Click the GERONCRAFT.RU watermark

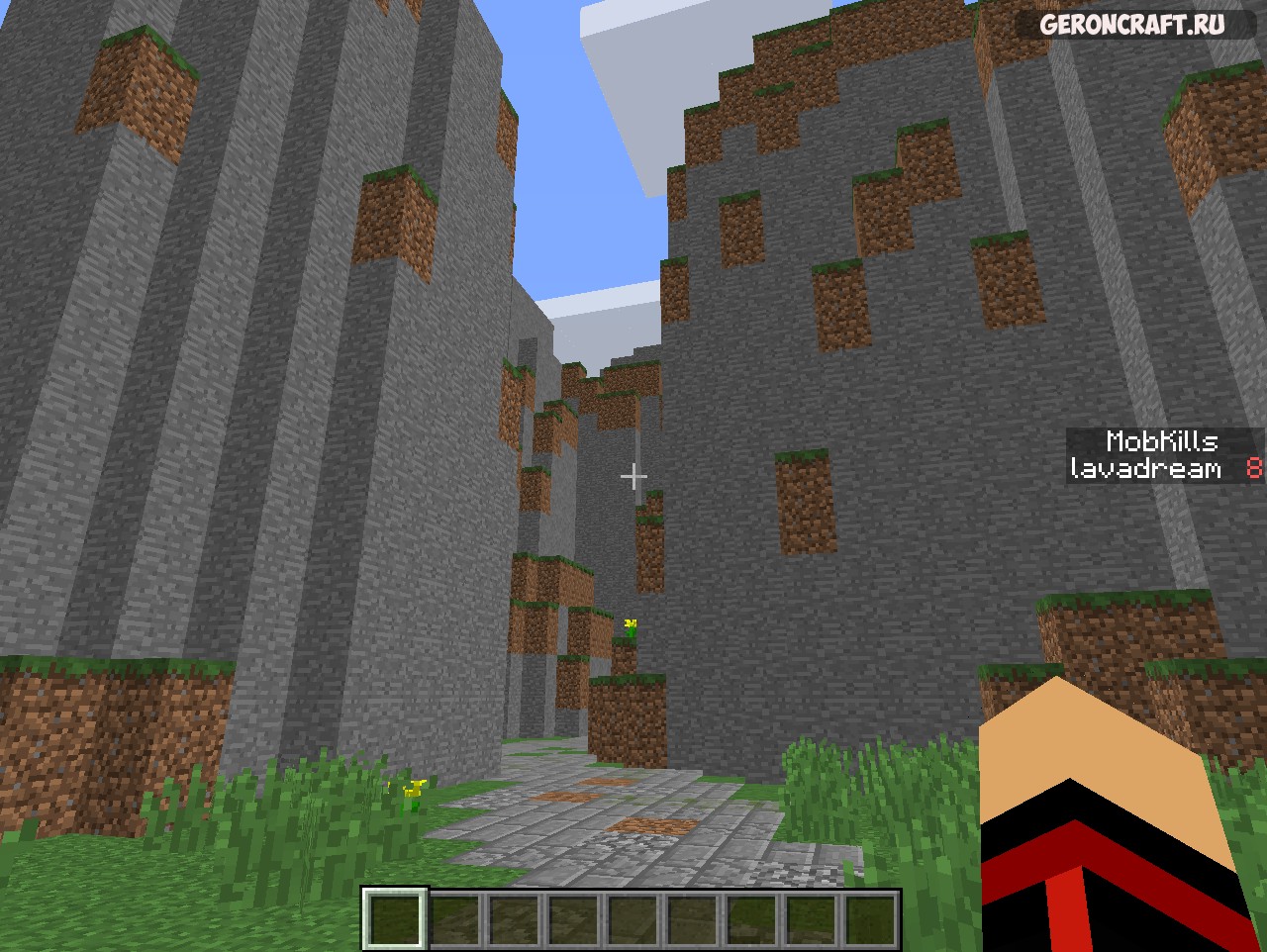(1131, 25)
